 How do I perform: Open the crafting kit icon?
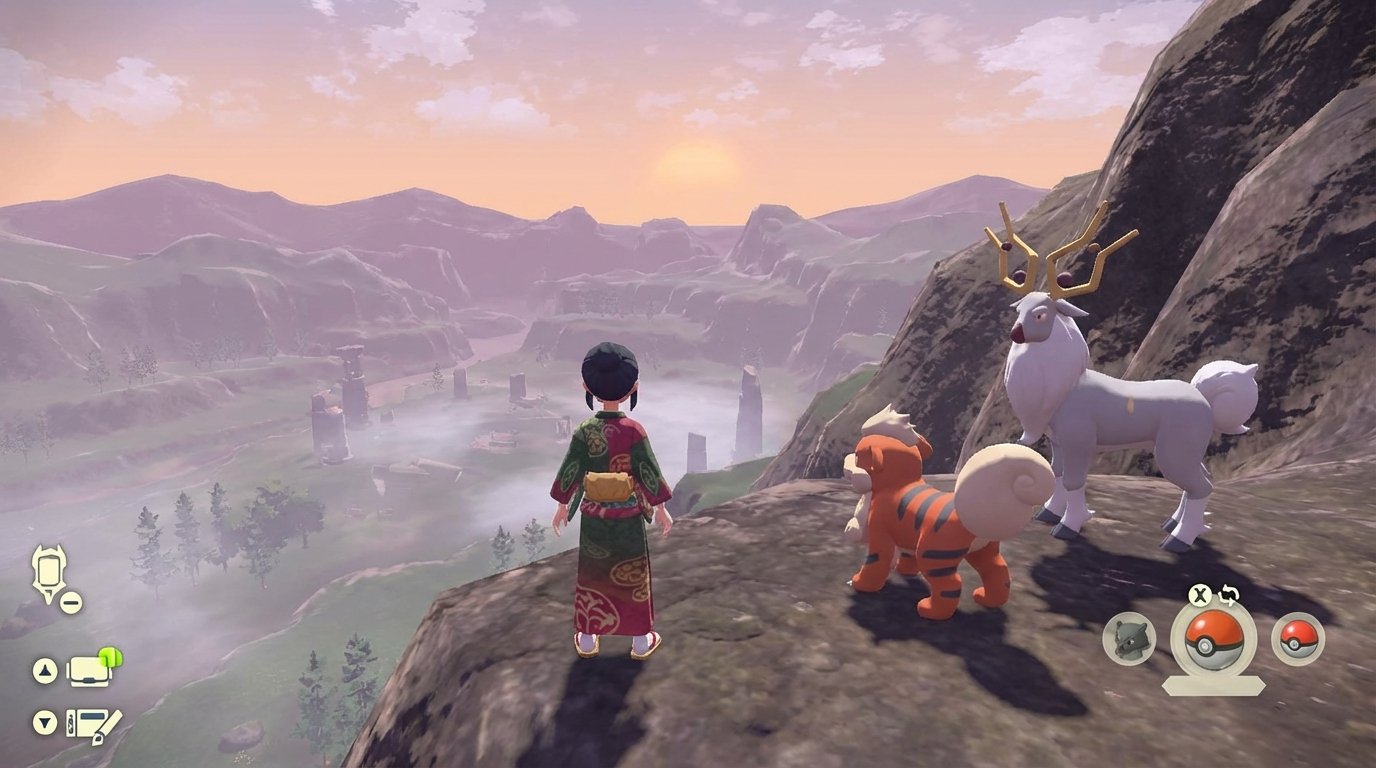[x=93, y=723]
